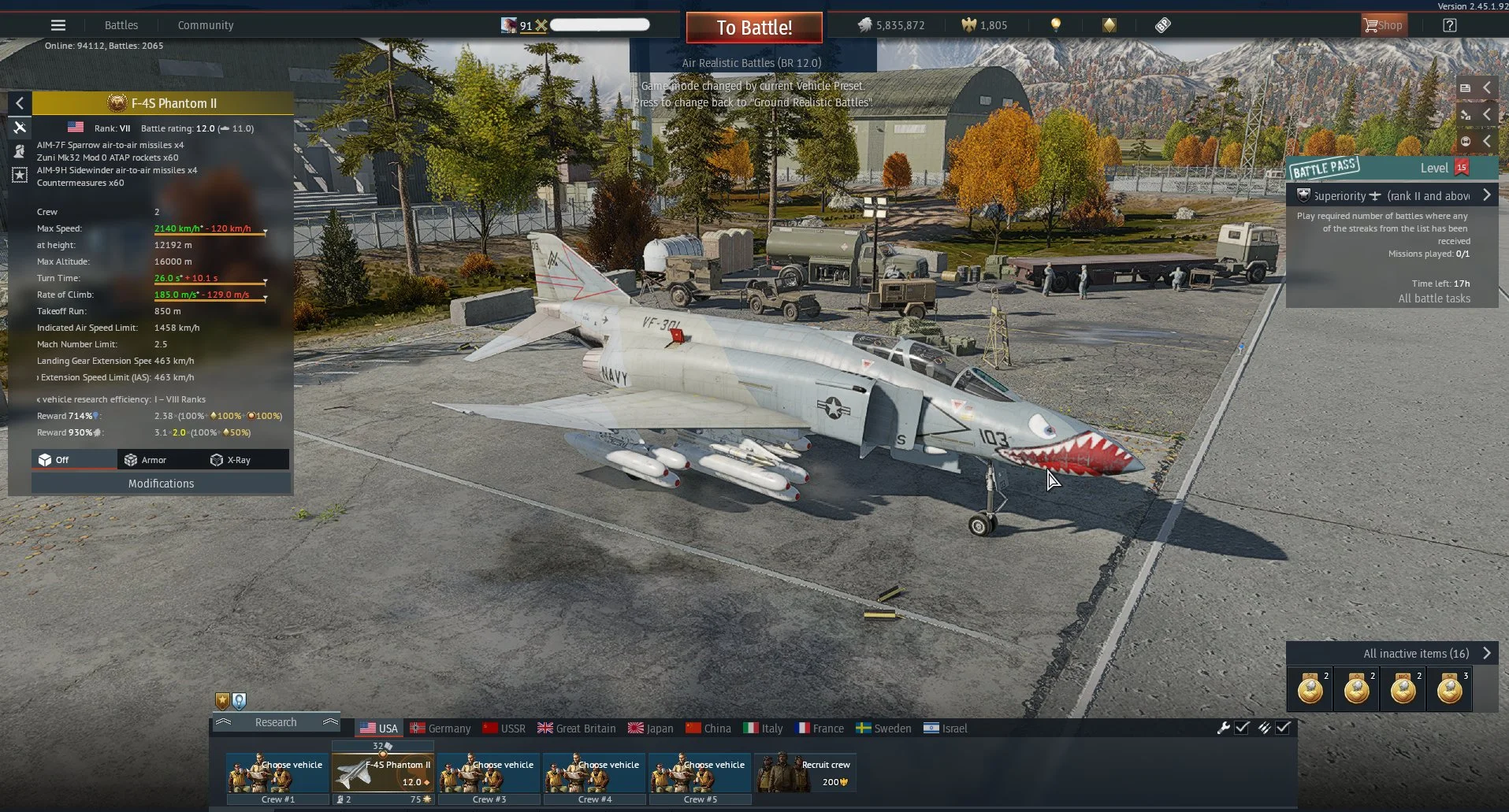Screen dimensions: 1509x812
Task: Open the Shop
Action: tap(1383, 25)
